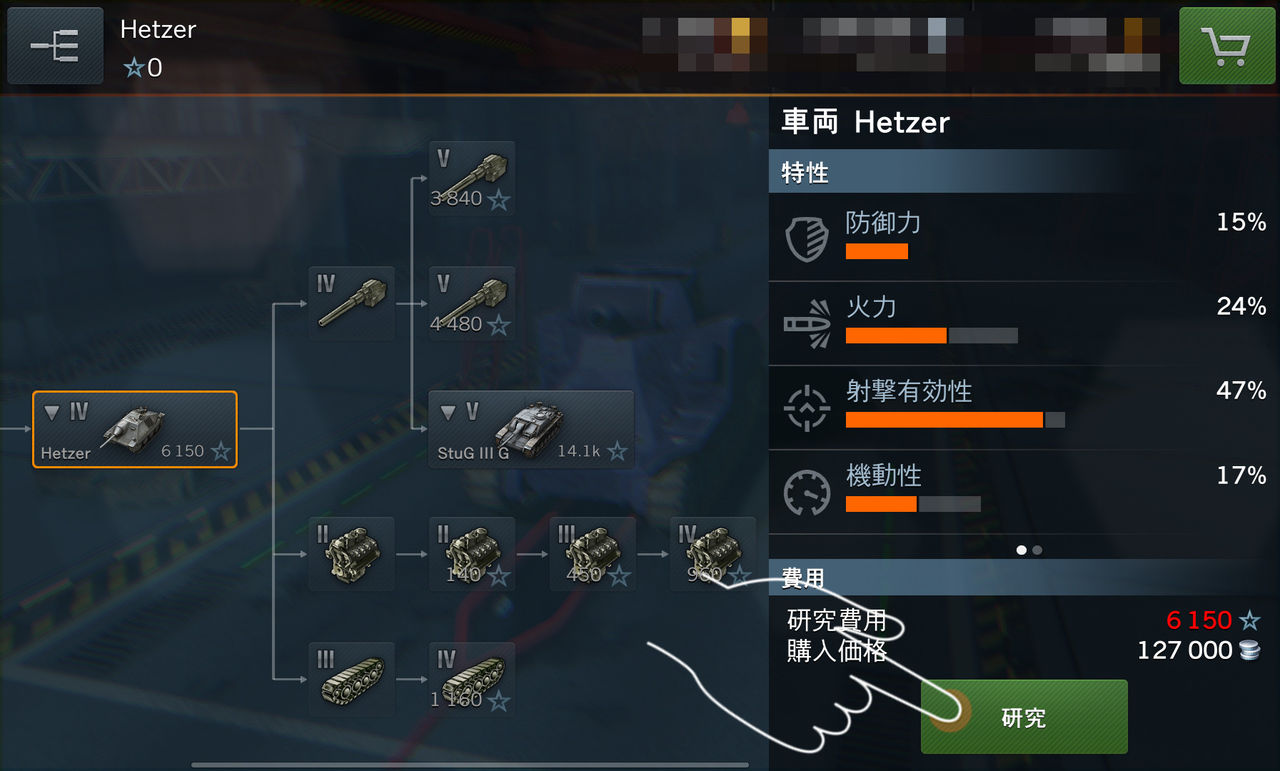Select the Tier V gun costing 3 840
This screenshot has height=771, width=1280.
tap(471, 178)
